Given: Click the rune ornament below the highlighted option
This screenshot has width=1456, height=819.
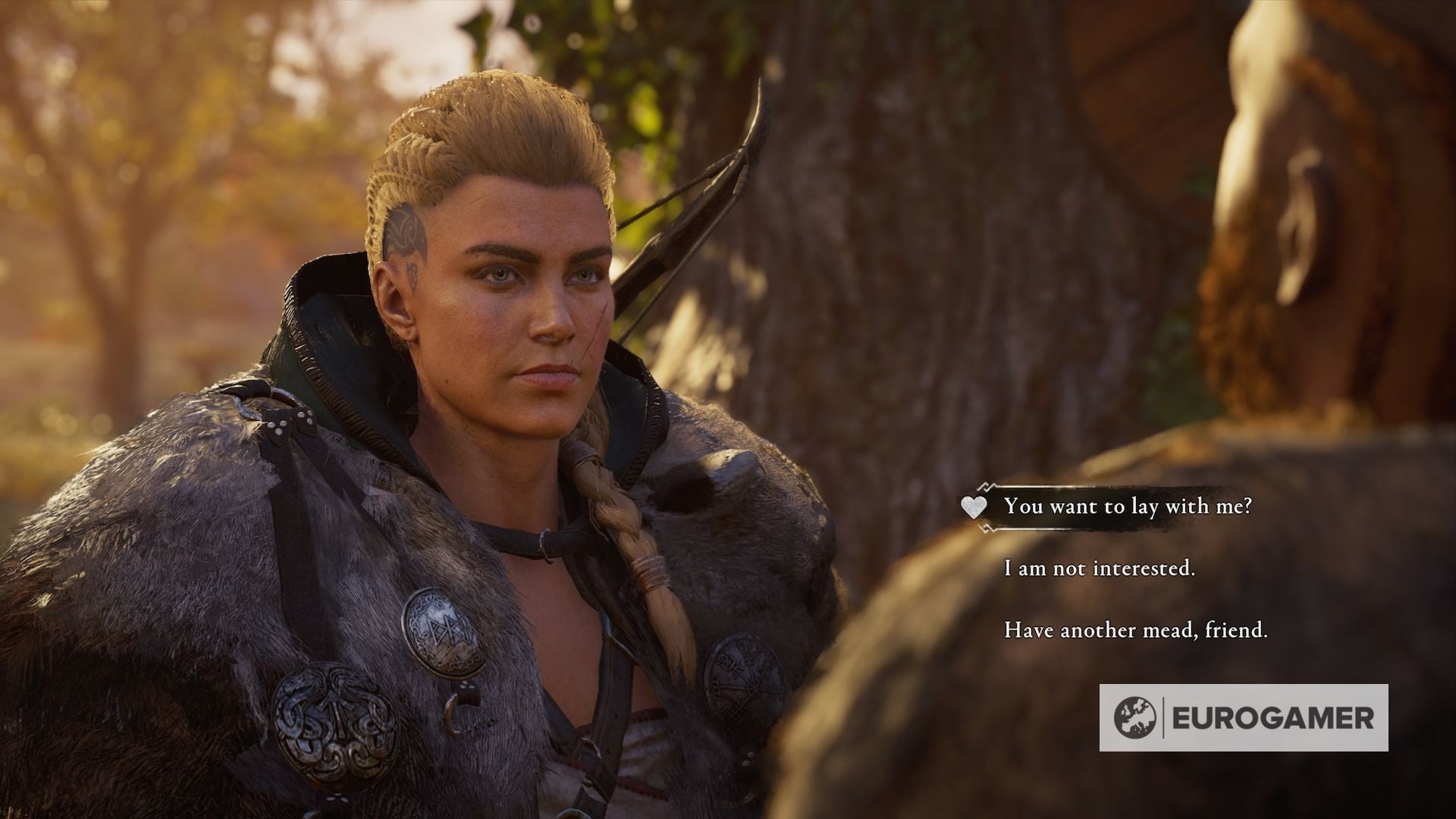Looking at the screenshot, I should click(986, 527).
